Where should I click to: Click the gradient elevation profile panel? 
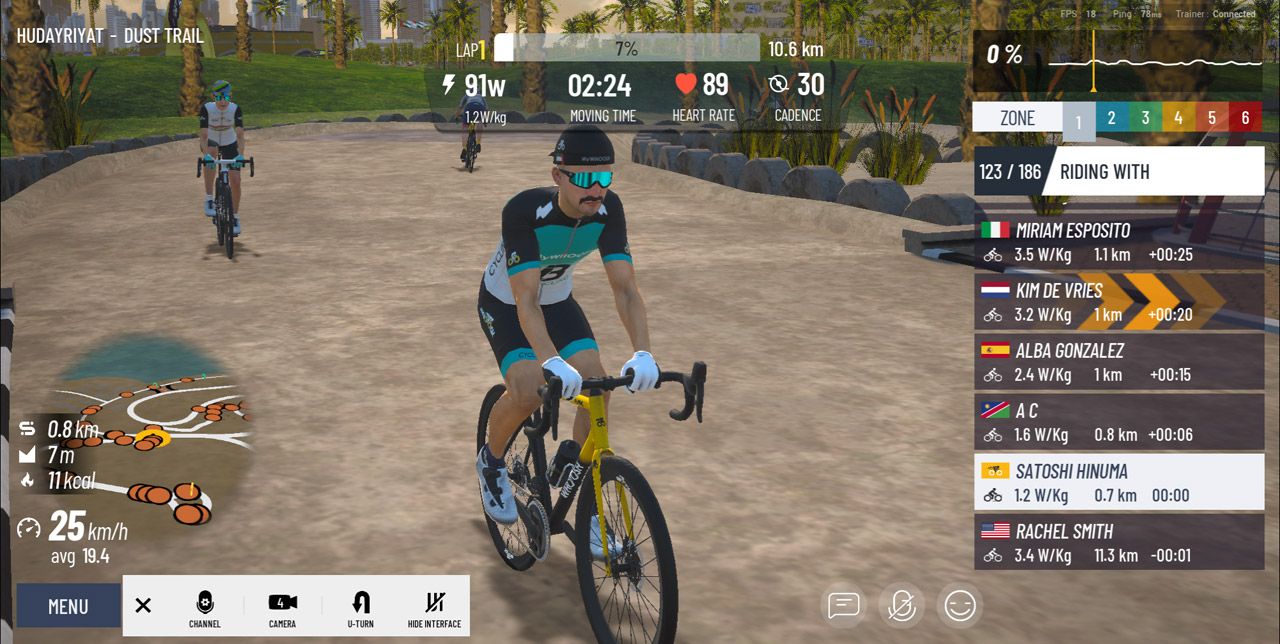(x=1118, y=60)
